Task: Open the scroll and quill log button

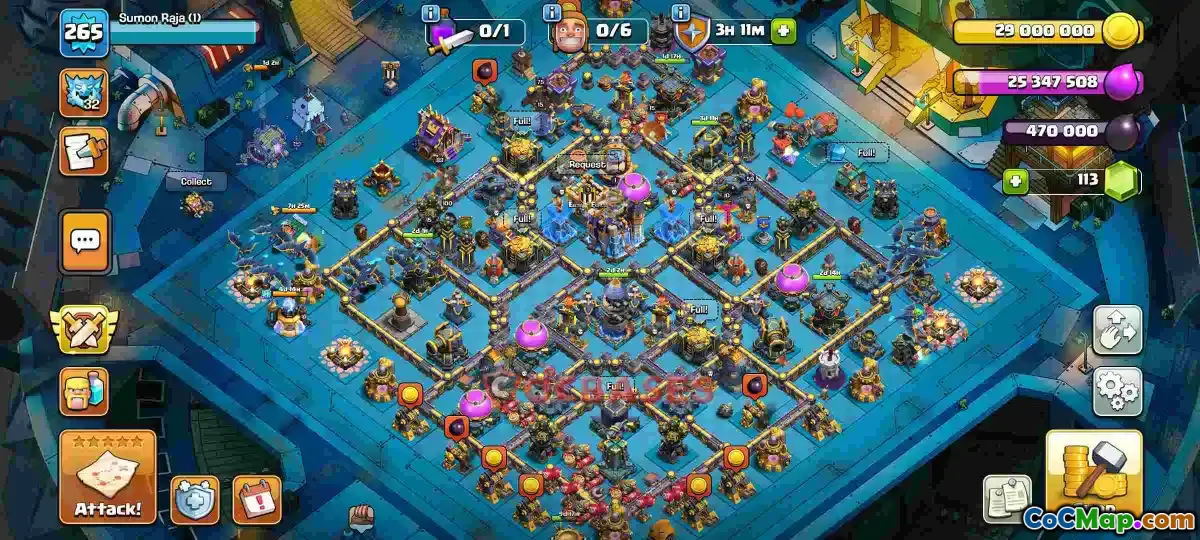Action: click(x=84, y=151)
